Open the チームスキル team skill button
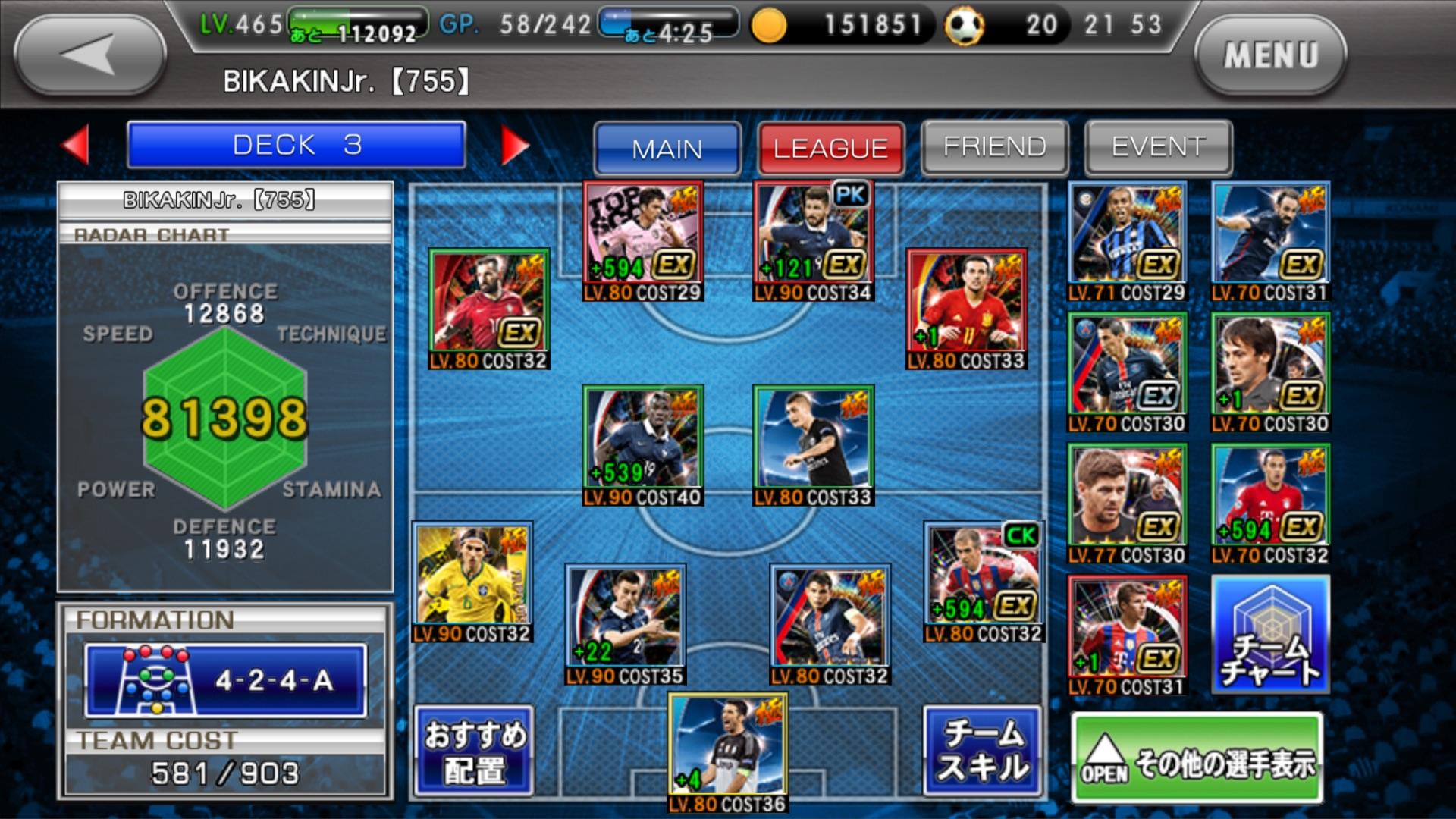This screenshot has width=1456, height=819. (x=982, y=751)
